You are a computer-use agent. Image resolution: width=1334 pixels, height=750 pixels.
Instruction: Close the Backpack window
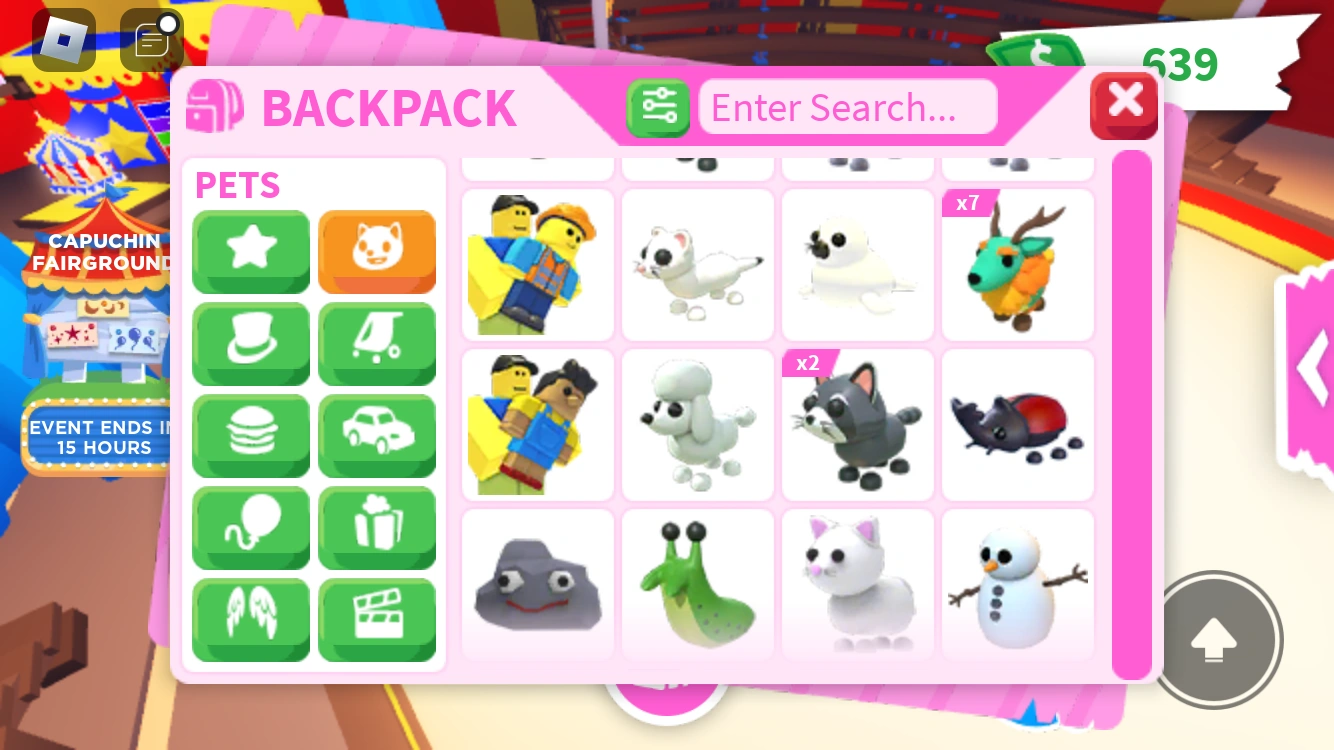click(x=1124, y=101)
